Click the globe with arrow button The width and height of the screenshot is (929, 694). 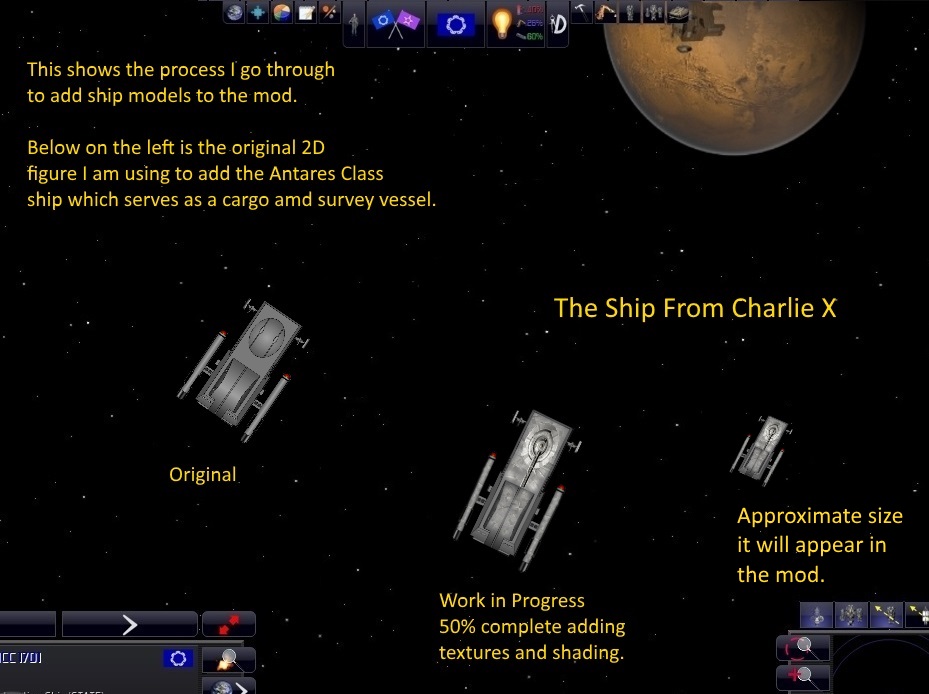228,687
